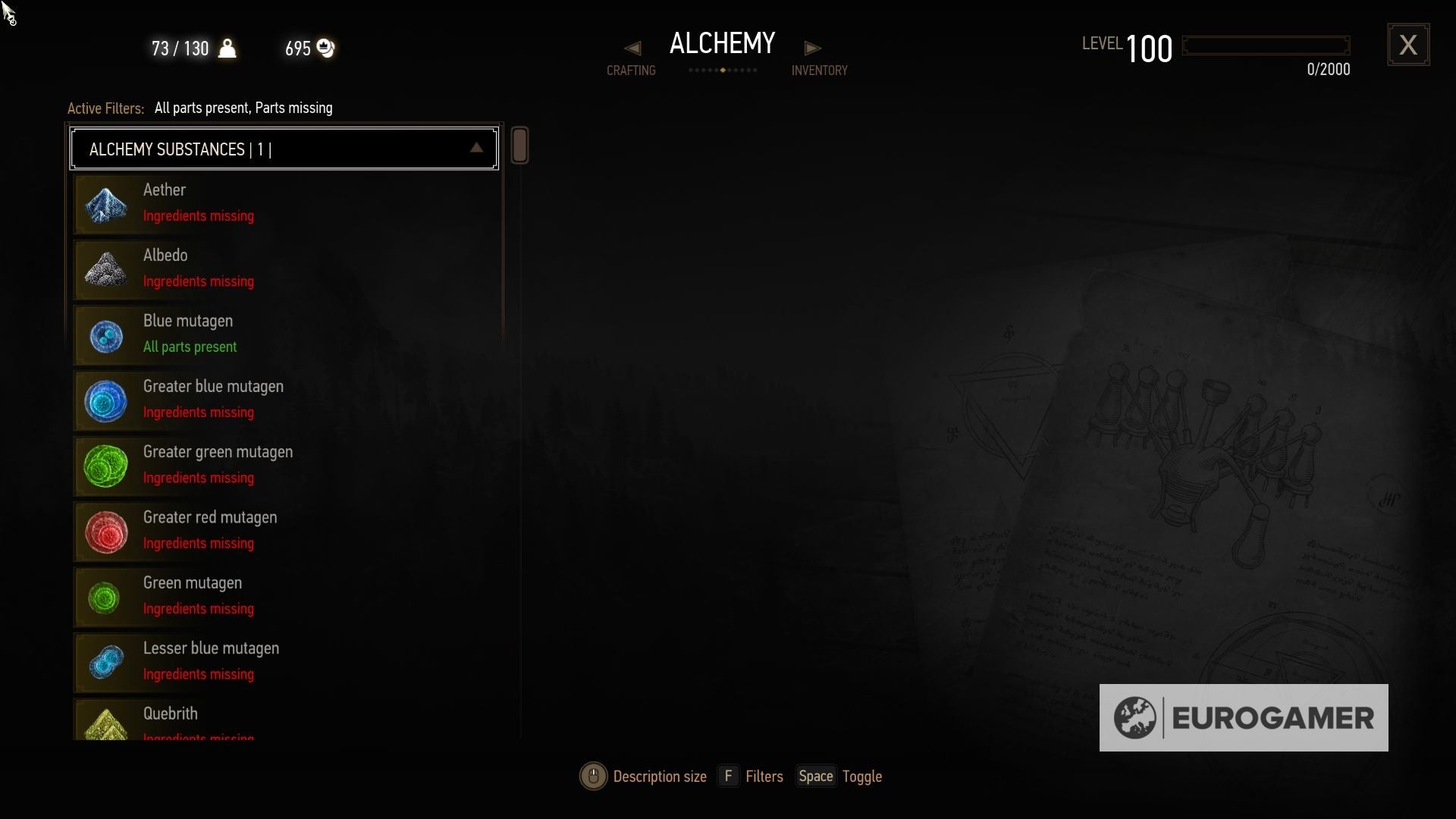Viewport: 1456px width, 819px height.
Task: Open the next crafting page arrow
Action: tap(813, 47)
